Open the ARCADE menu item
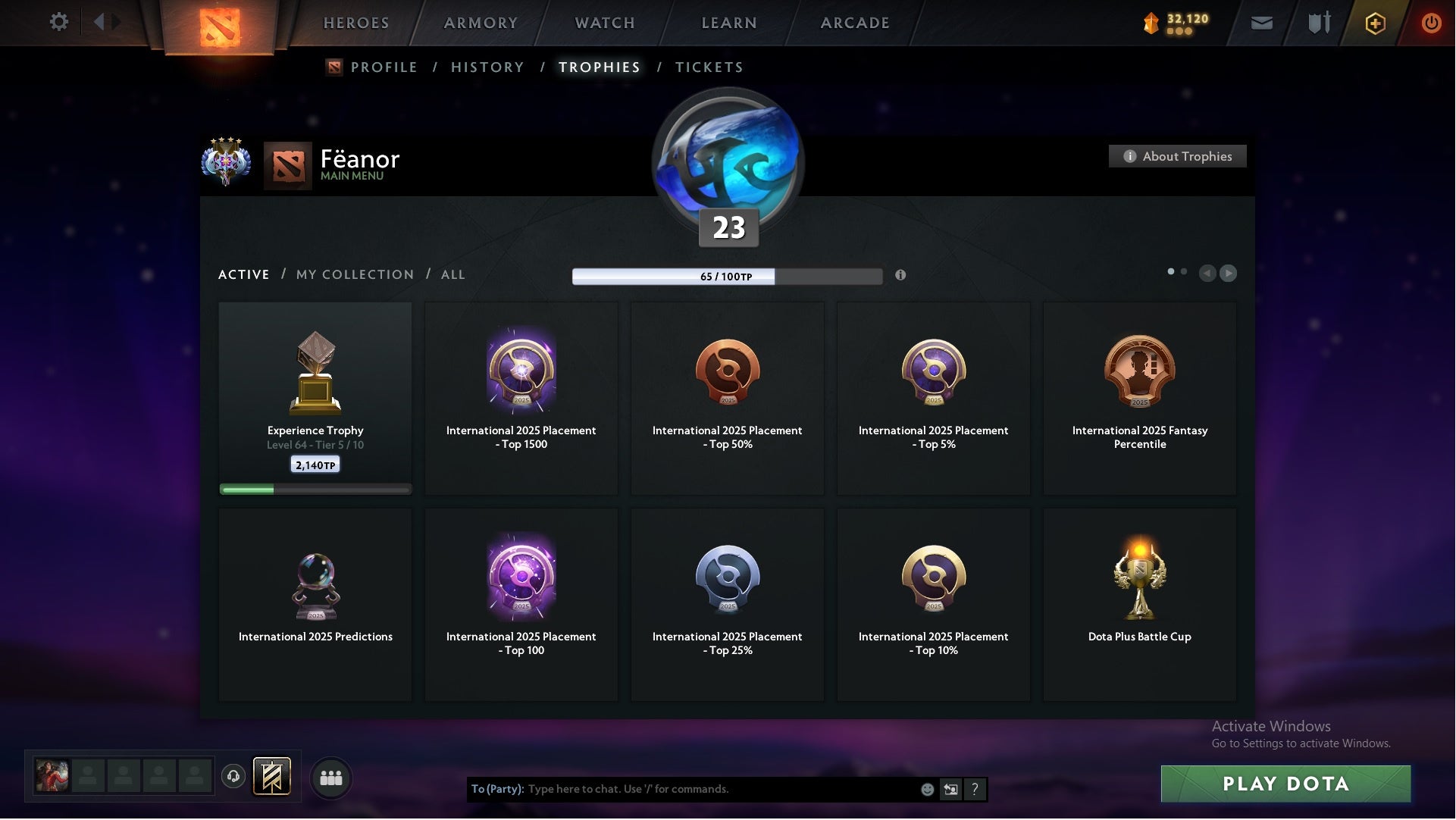Image resolution: width=1456 pixels, height=820 pixels. click(x=853, y=23)
